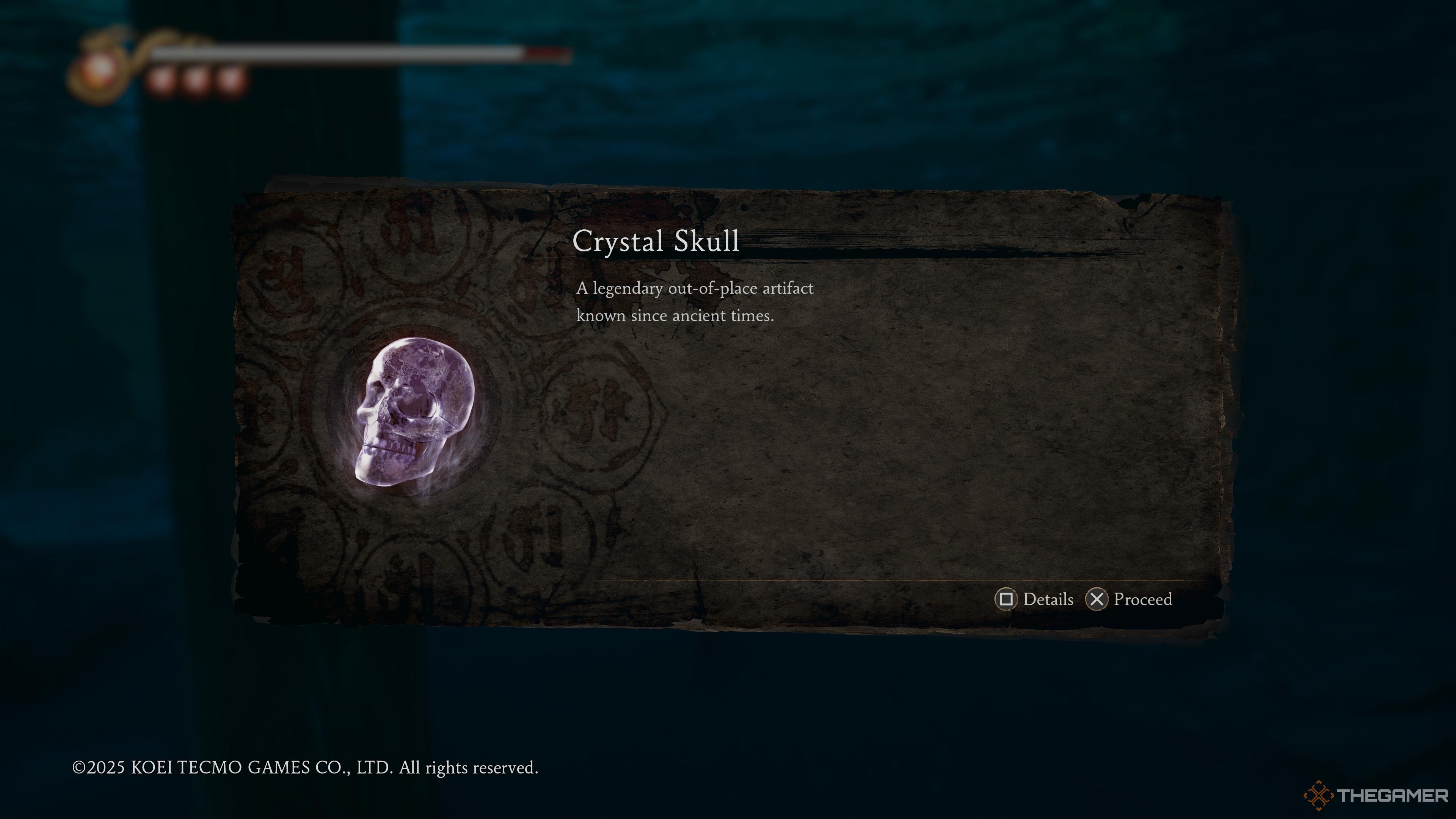Choose Proceed to dismiss the item popup

(1129, 599)
